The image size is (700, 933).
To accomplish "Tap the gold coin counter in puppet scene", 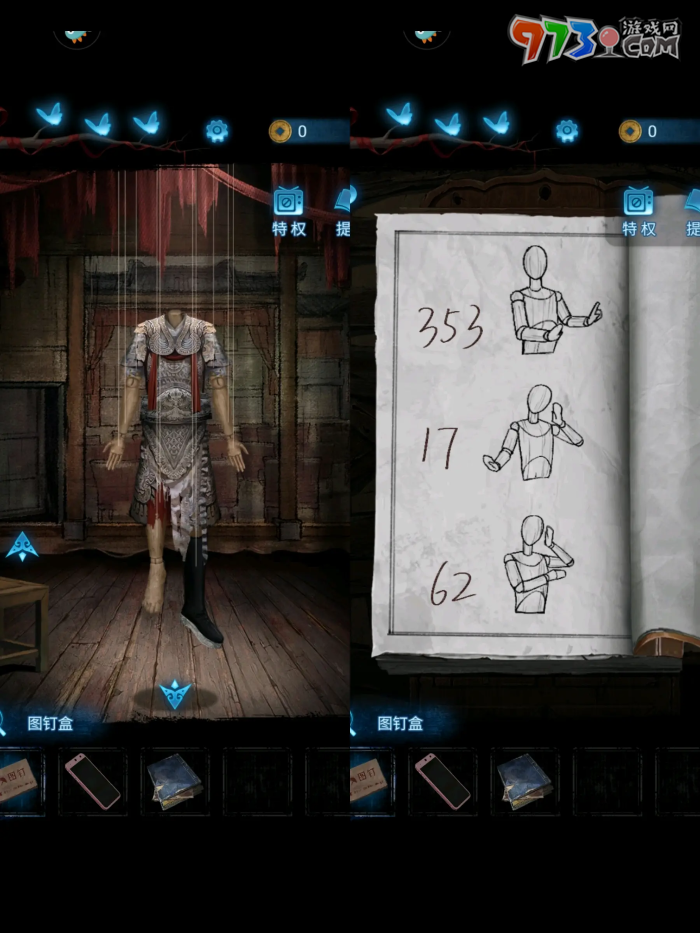I will [x=290, y=131].
